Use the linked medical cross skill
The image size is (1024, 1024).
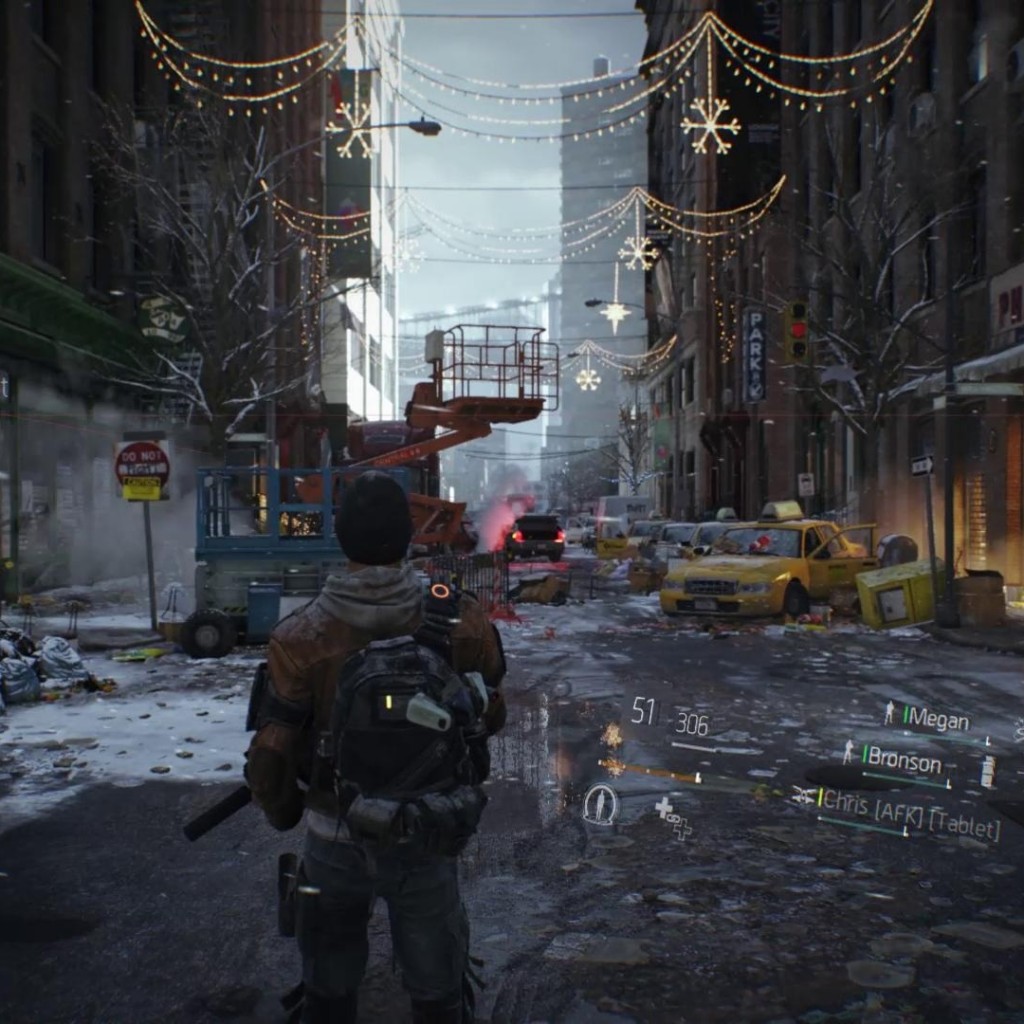click(672, 816)
